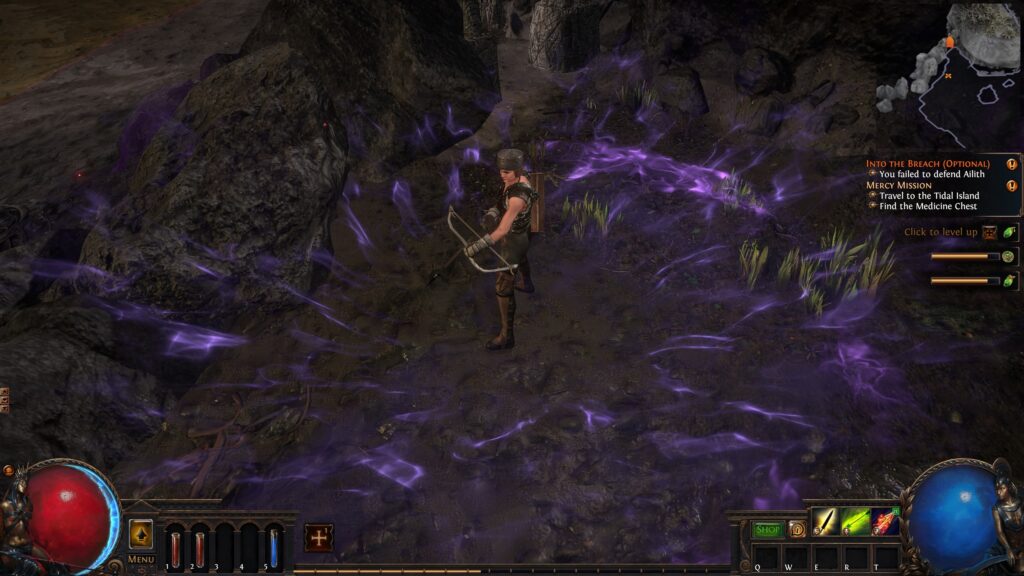Select the default attack skill icon
The image size is (1024, 576).
(x=825, y=522)
